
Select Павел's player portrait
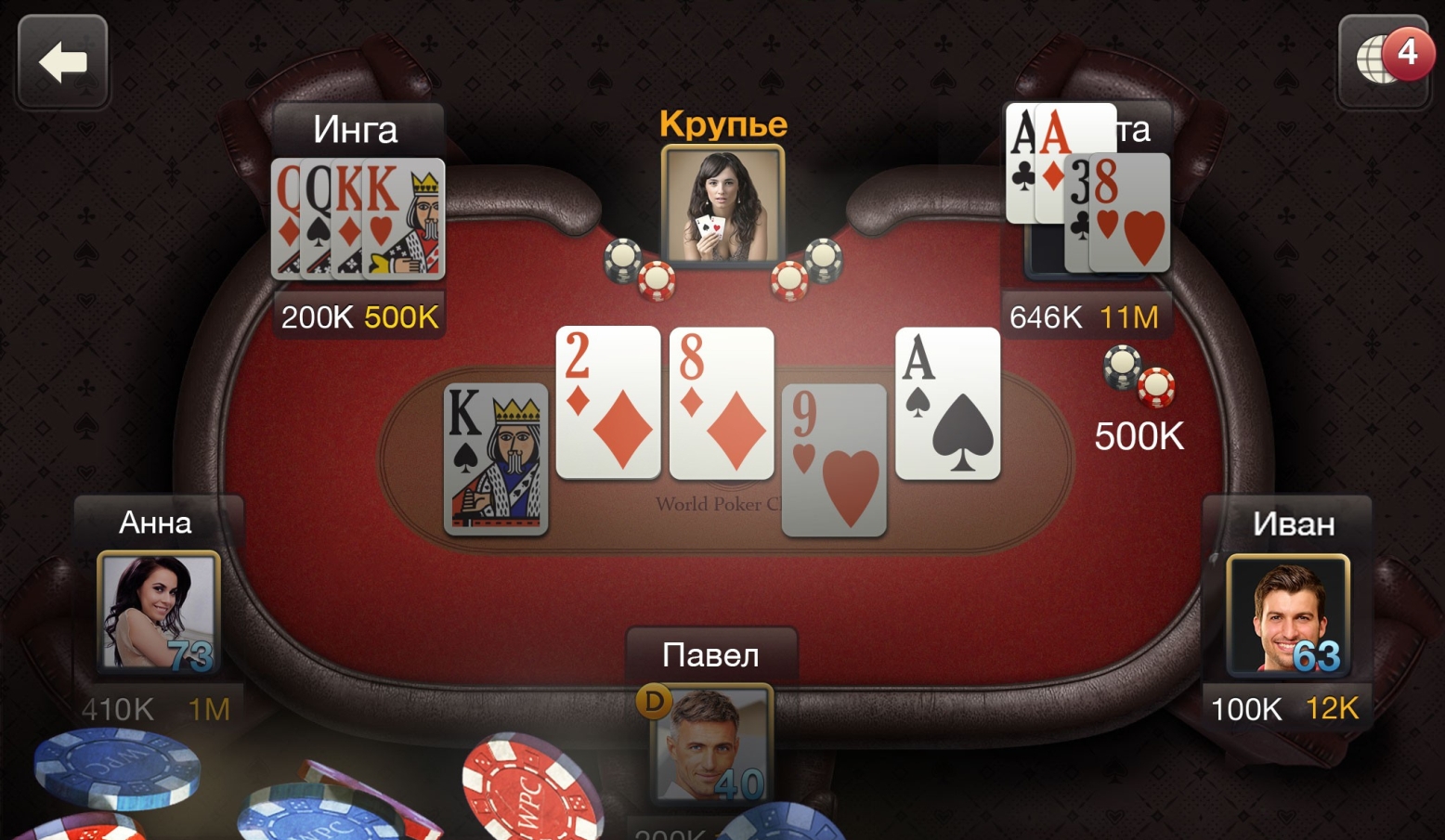tap(711, 743)
